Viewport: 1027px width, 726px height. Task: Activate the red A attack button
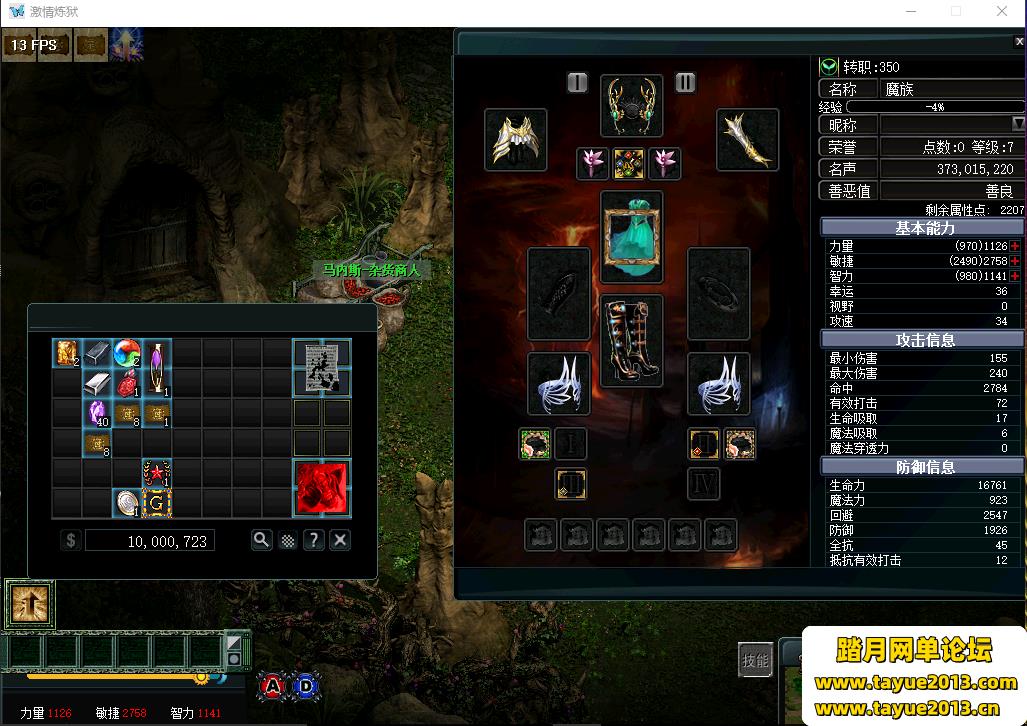(272, 686)
